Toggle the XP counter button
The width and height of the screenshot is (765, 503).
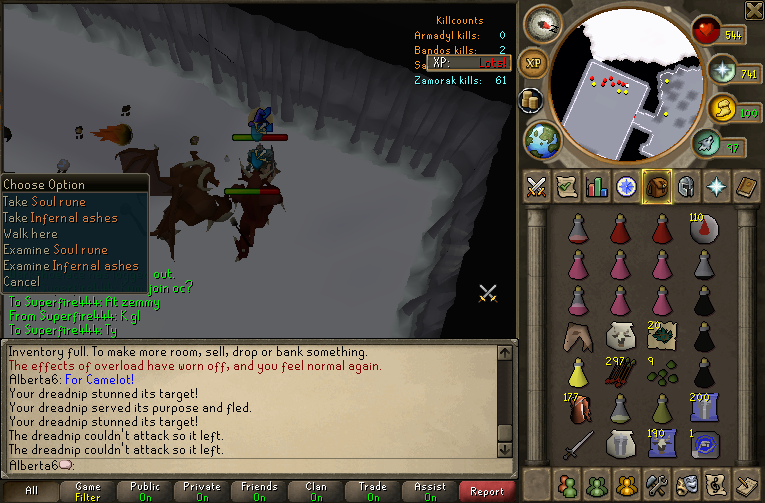click(x=533, y=62)
